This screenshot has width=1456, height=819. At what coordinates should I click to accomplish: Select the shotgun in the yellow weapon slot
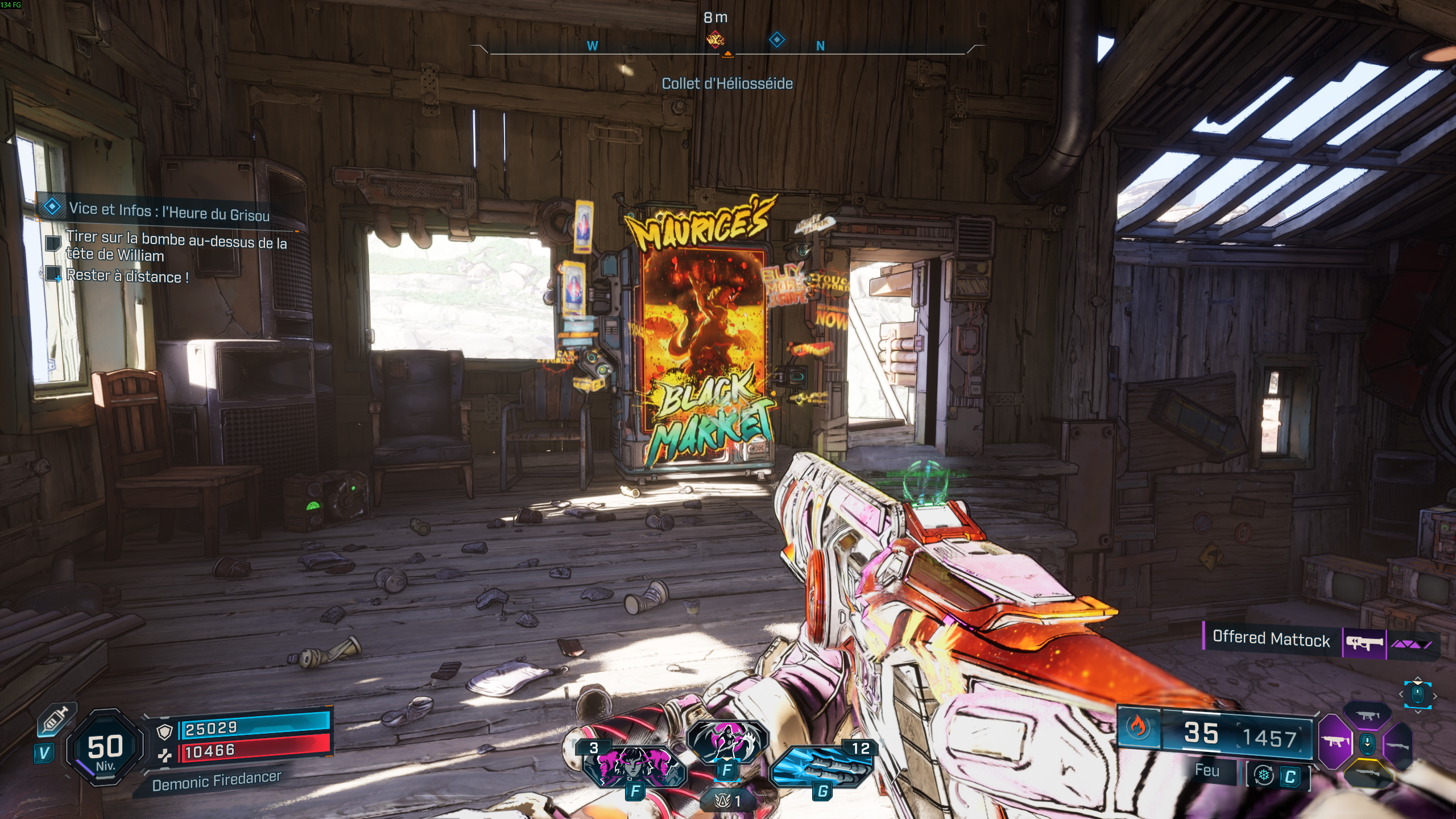click(1368, 773)
